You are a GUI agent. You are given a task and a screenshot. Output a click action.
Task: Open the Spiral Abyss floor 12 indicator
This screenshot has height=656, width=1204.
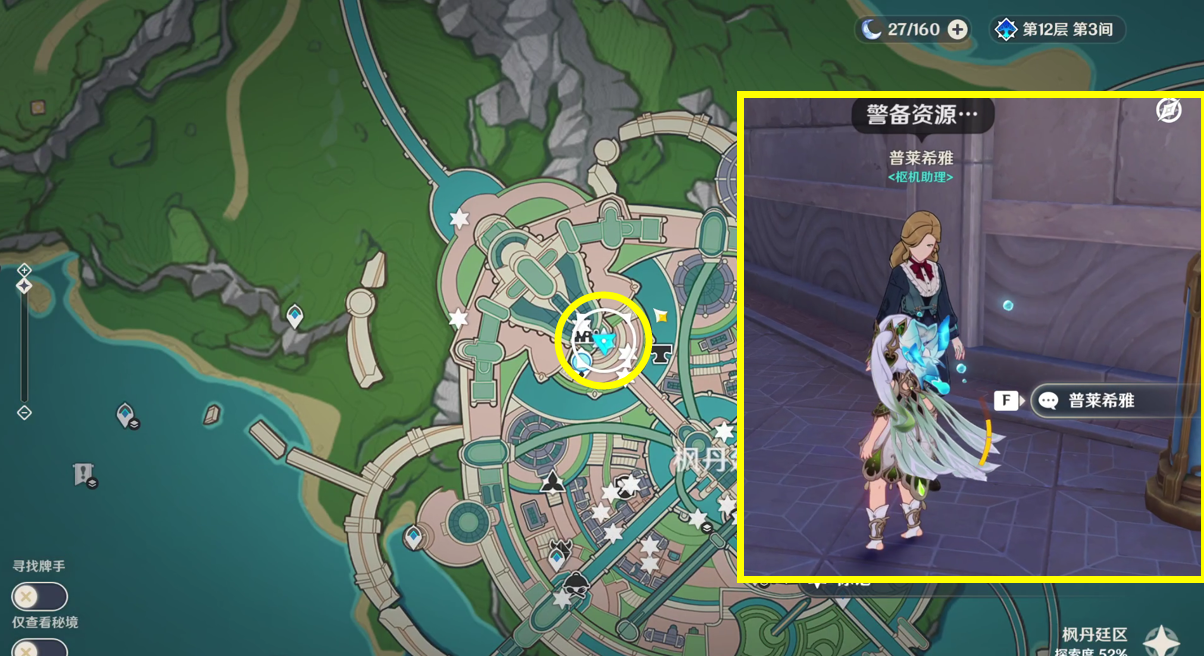[1057, 29]
